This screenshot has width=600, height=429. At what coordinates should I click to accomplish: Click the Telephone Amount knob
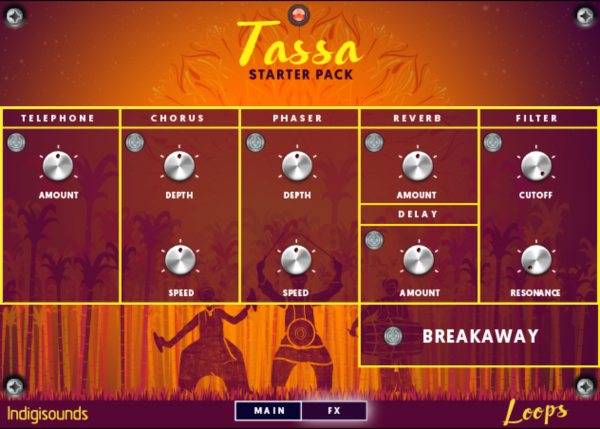coord(59,166)
